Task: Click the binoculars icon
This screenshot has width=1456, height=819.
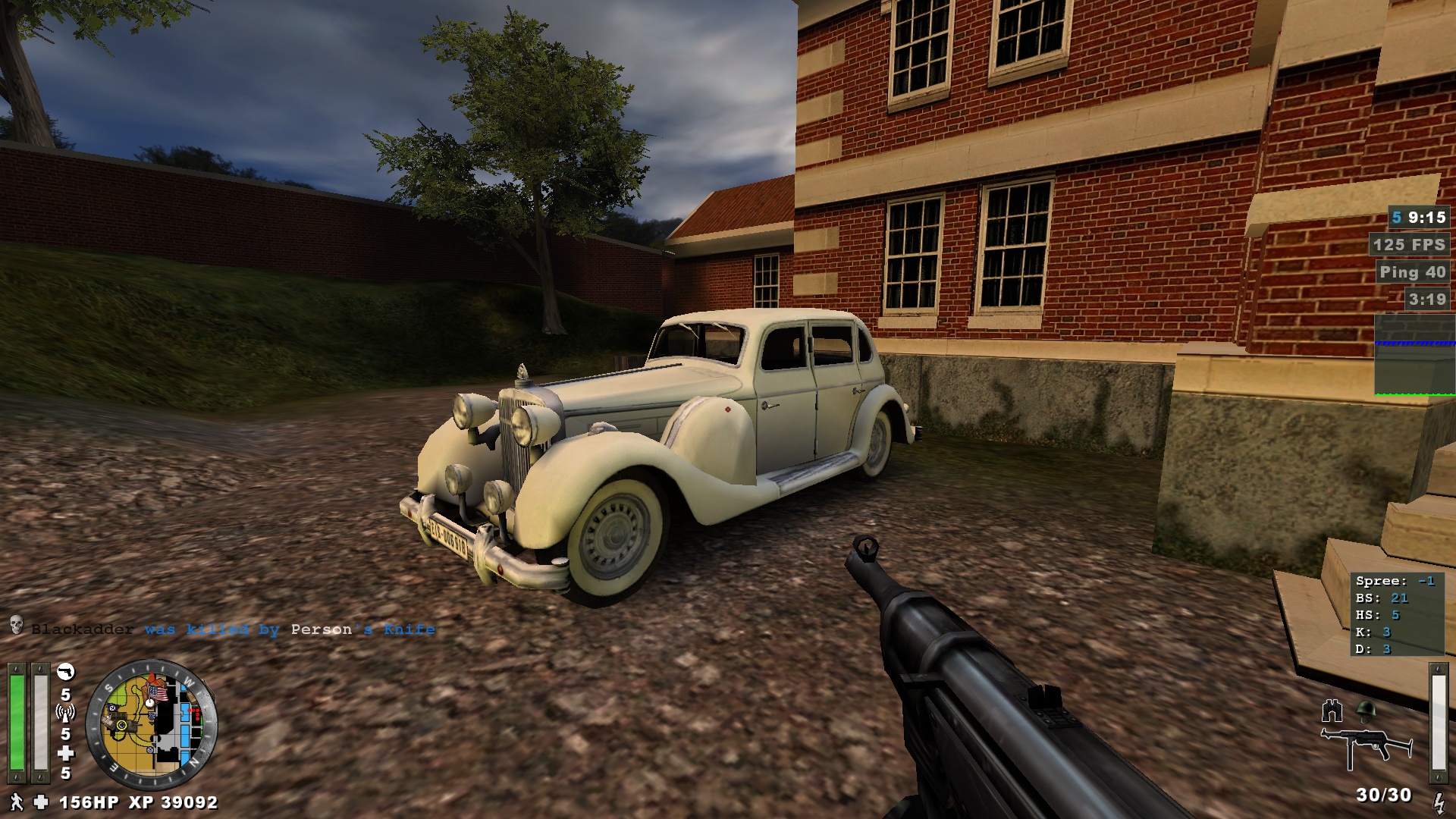Action: tap(1332, 711)
